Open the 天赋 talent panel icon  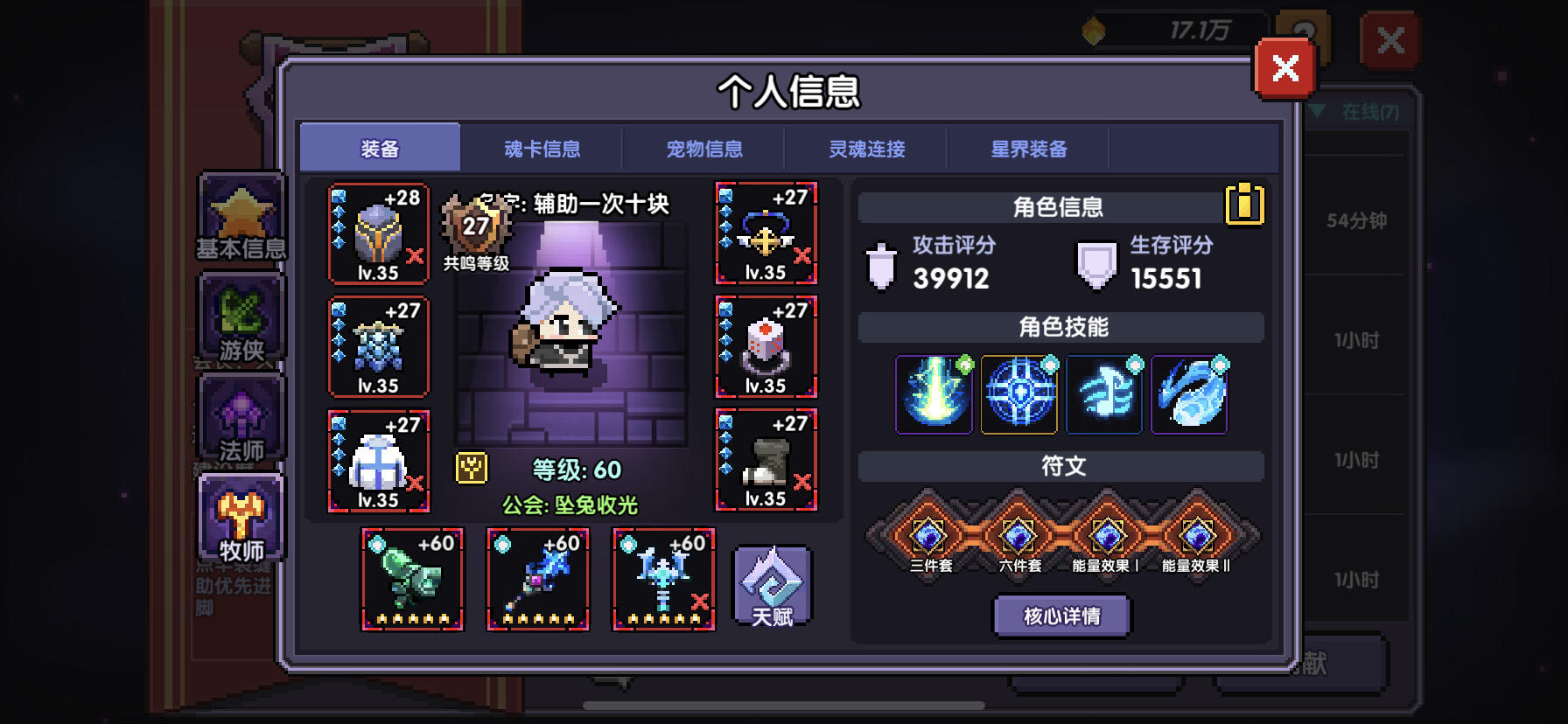click(x=770, y=584)
